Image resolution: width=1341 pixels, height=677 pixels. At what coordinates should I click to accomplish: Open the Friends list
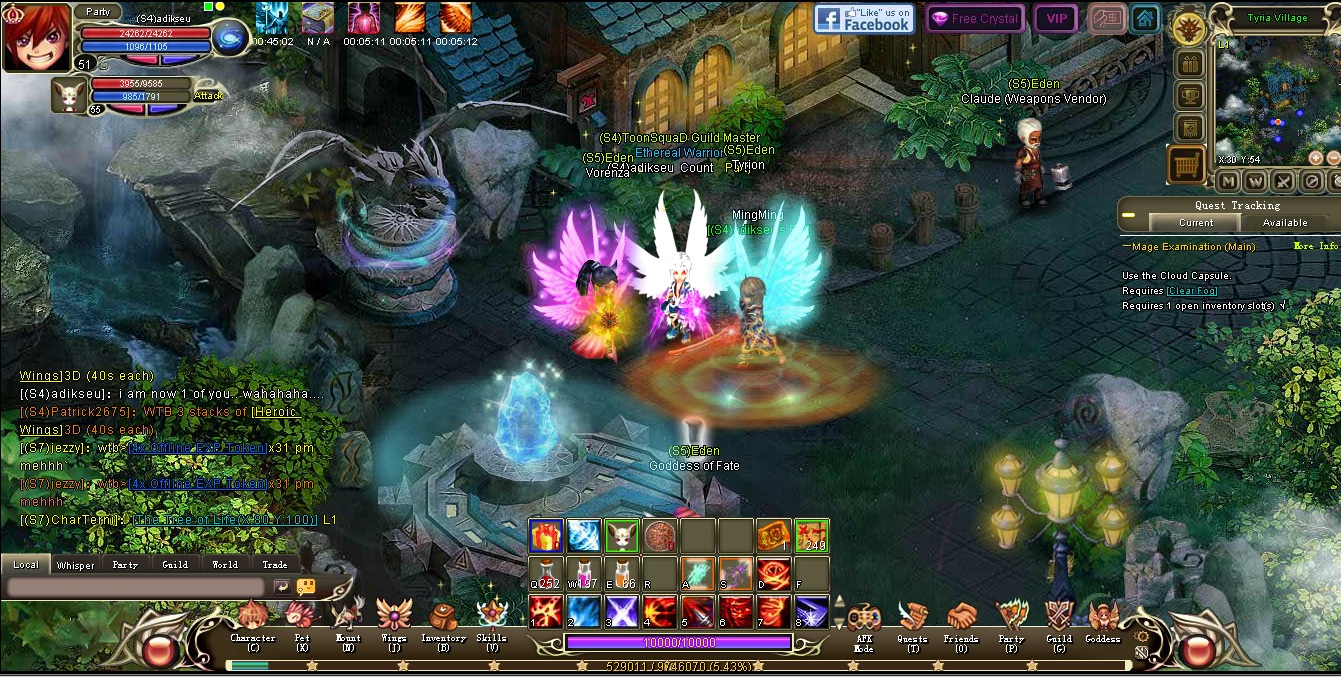click(961, 618)
